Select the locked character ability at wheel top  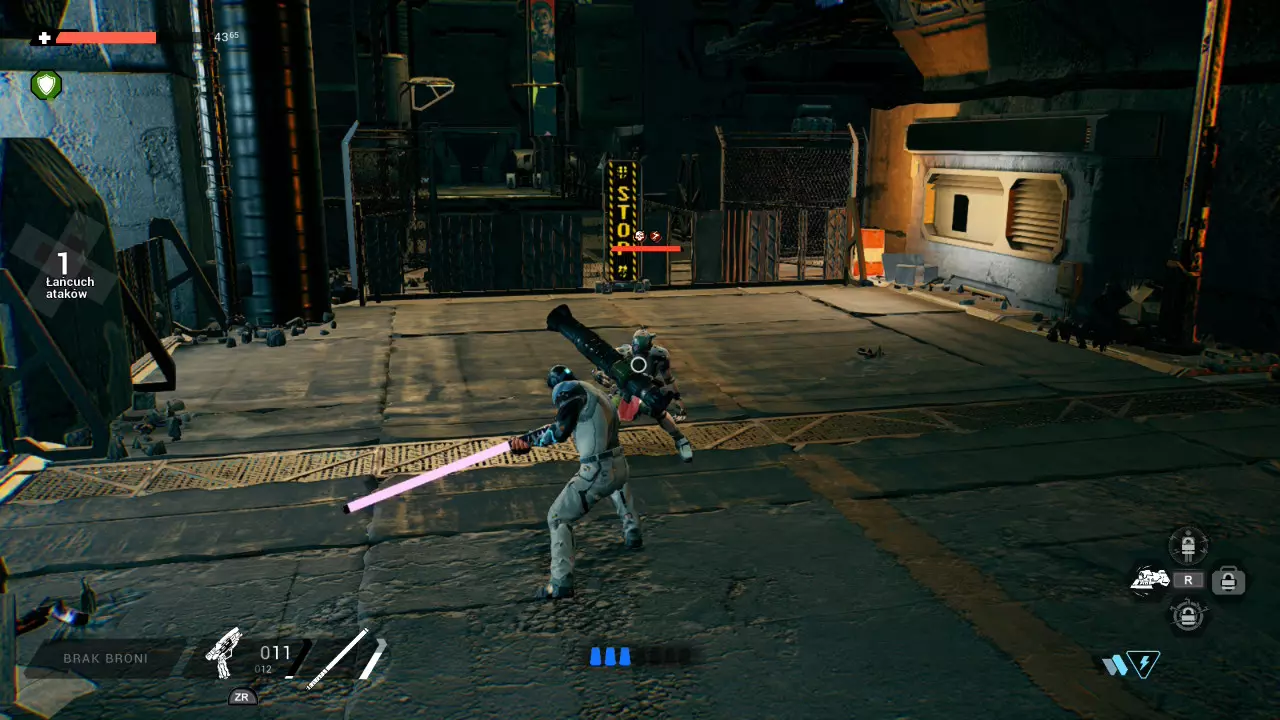click(1188, 546)
